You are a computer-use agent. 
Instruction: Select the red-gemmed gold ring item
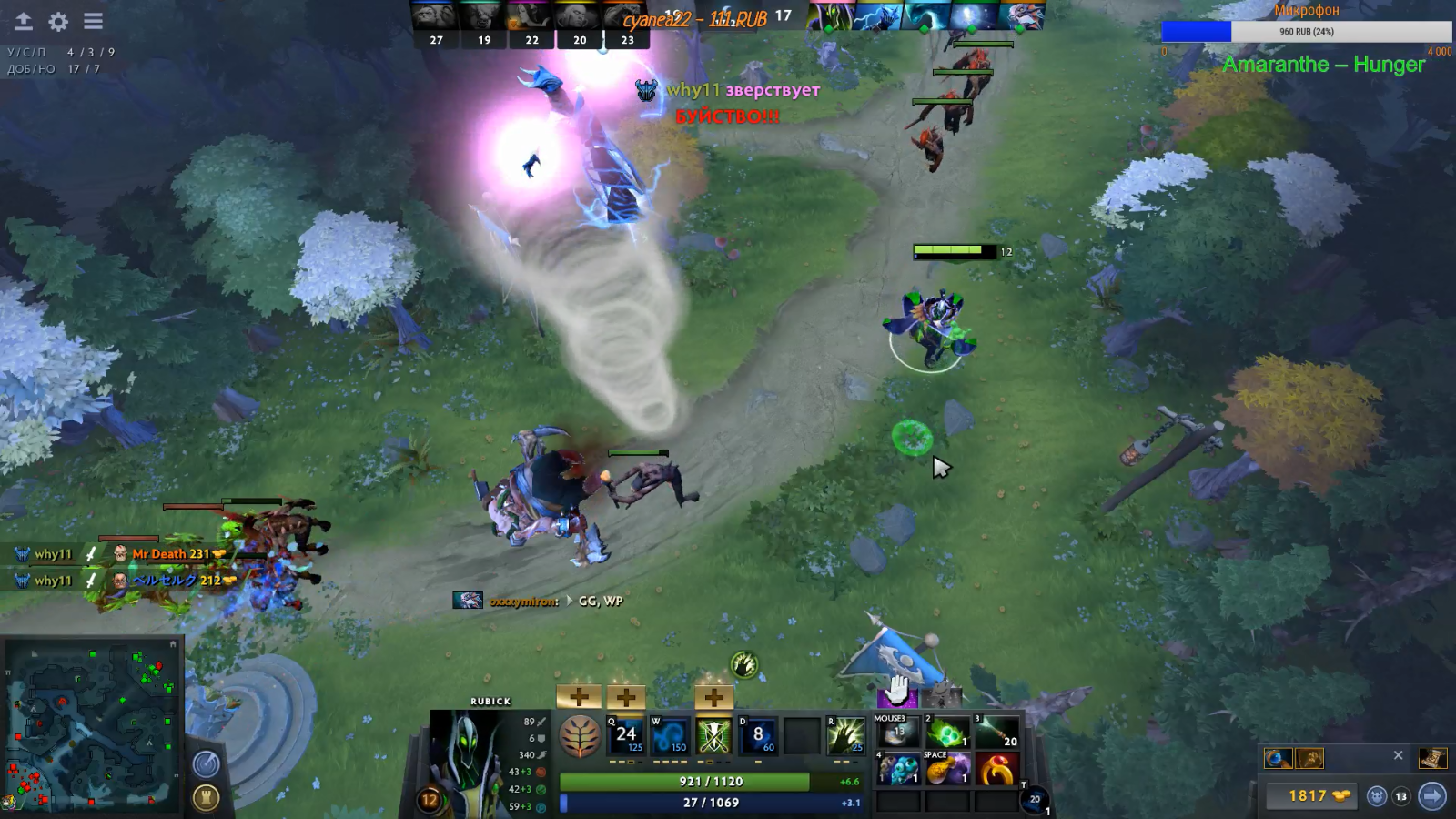[x=996, y=771]
